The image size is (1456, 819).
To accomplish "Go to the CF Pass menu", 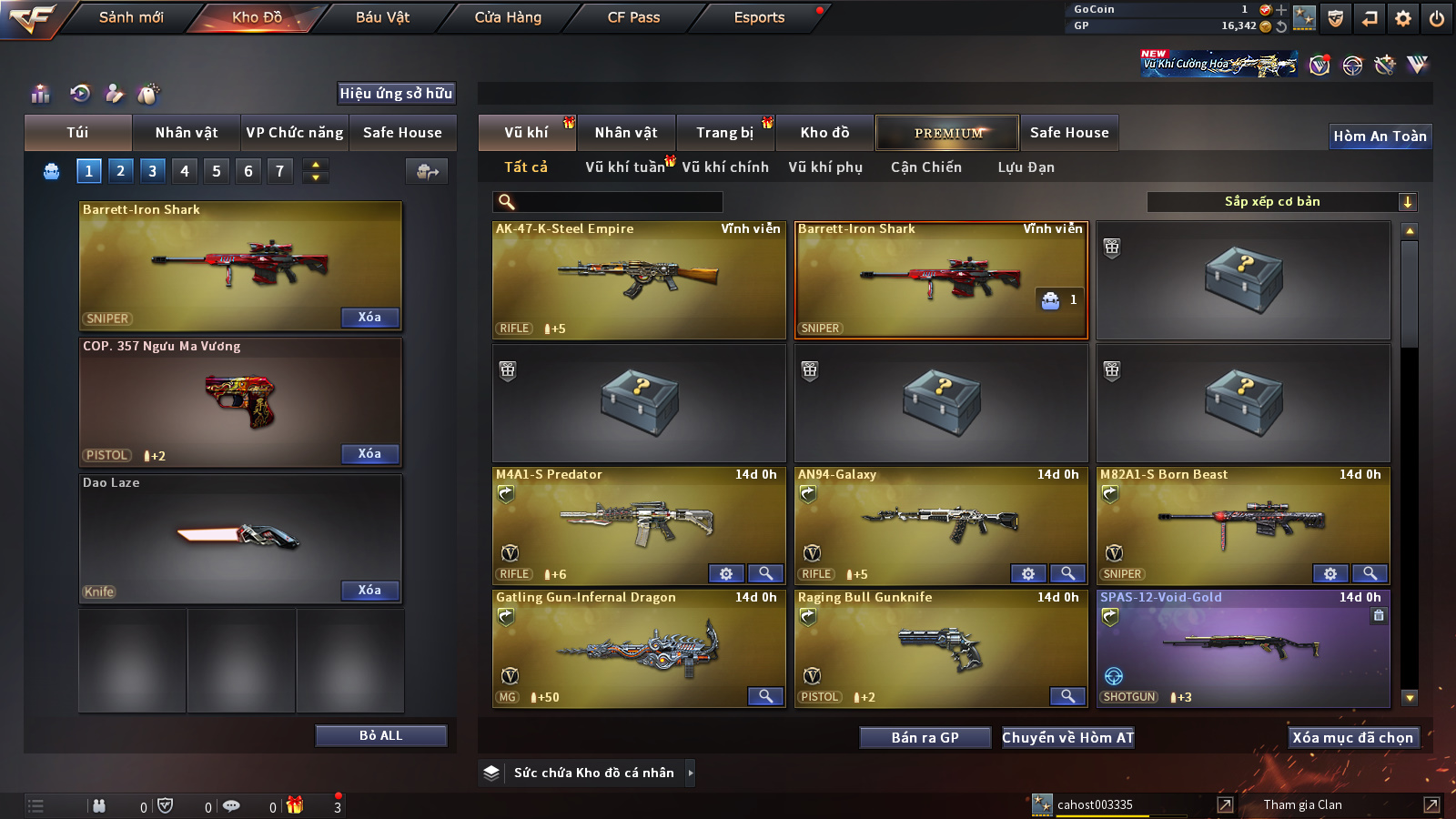I will point(633,17).
